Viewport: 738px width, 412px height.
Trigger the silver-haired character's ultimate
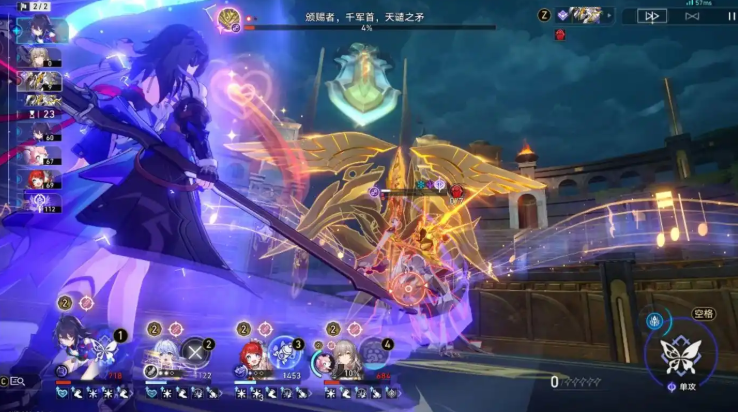194,351
